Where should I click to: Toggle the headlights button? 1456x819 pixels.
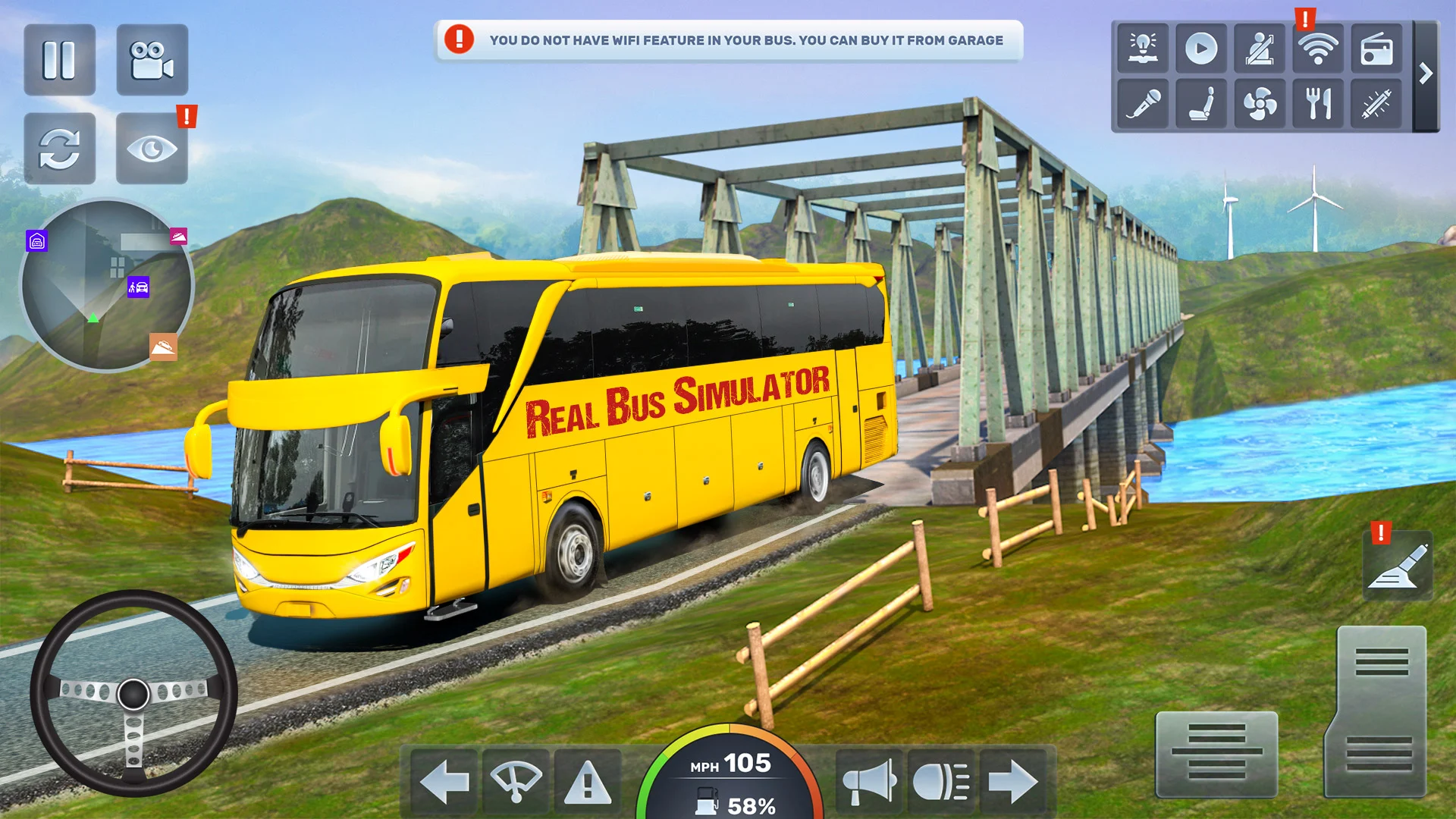tap(941, 782)
